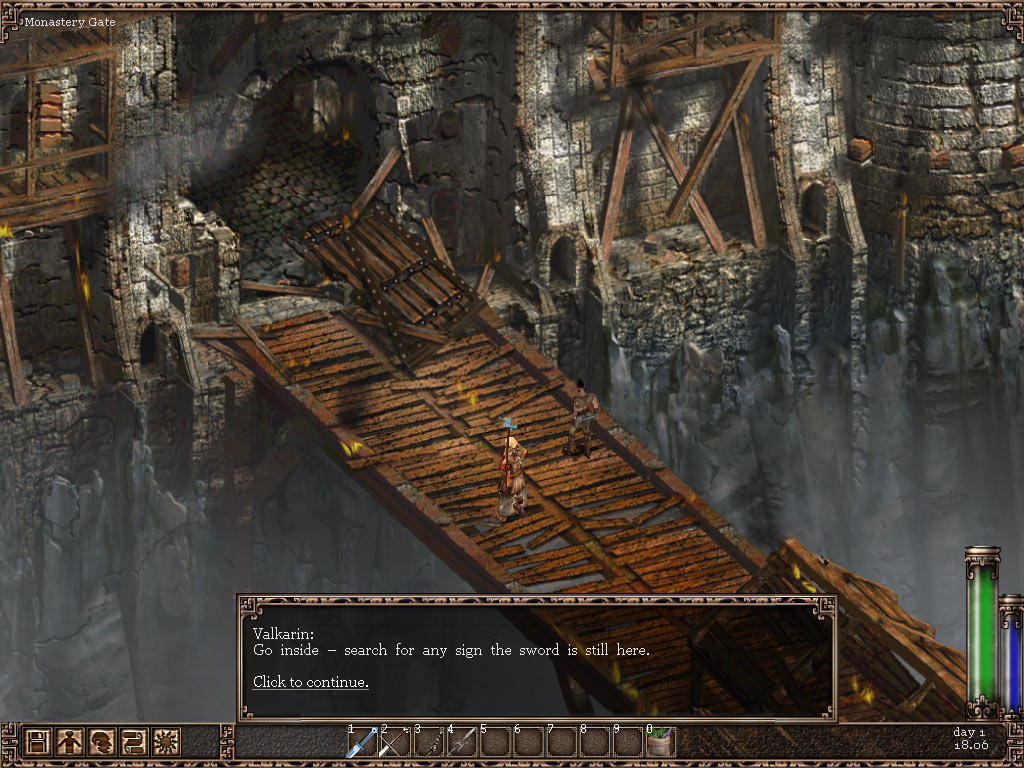The height and width of the screenshot is (768, 1024).
Task: Click to continue Valkarin's dialogue
Action: pos(310,682)
